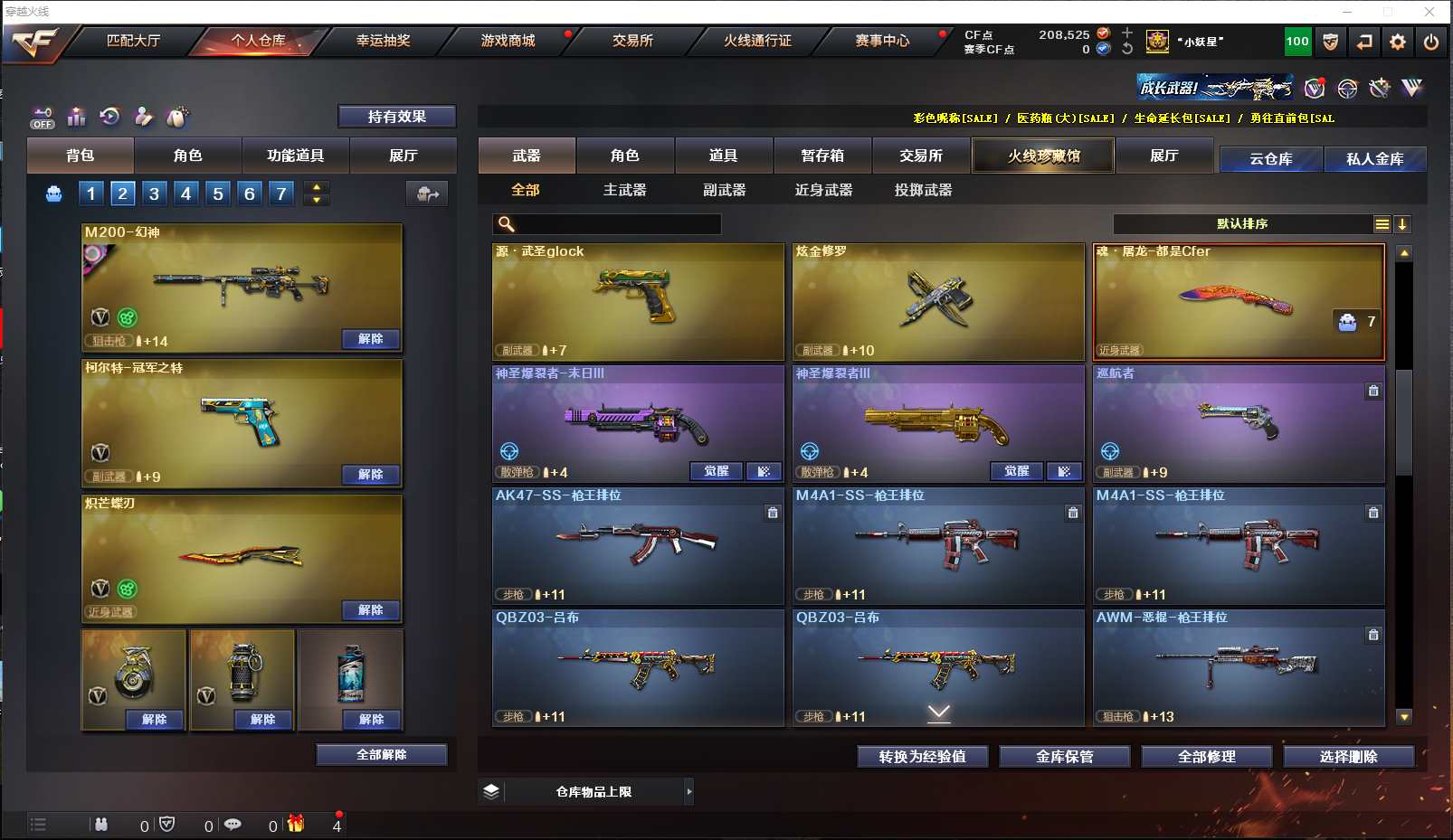Open the 默认排序 sort dropdown
Image resolution: width=1453 pixels, height=840 pixels.
(x=1242, y=224)
